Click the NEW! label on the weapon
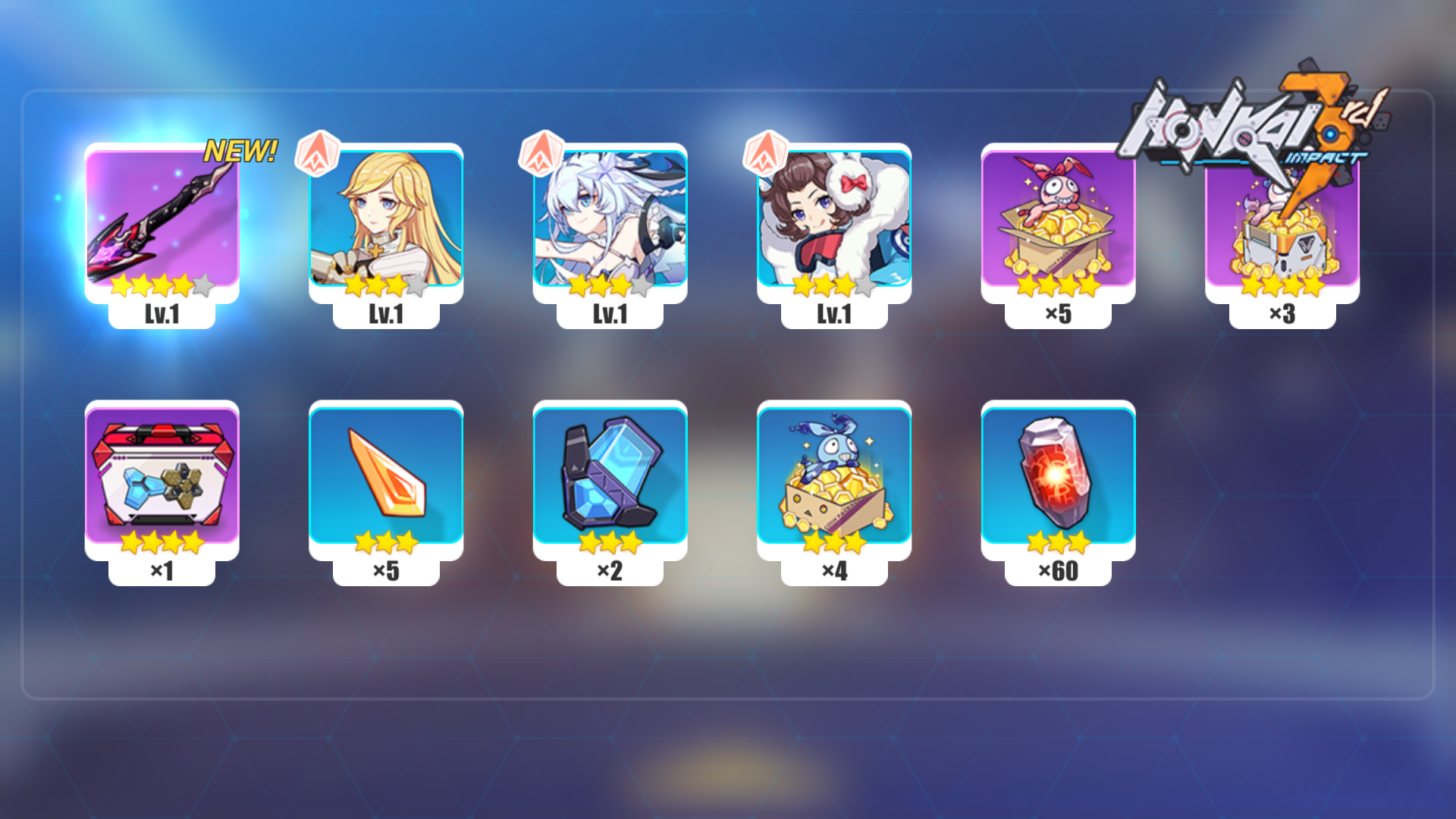Image resolution: width=1456 pixels, height=819 pixels. (241, 149)
